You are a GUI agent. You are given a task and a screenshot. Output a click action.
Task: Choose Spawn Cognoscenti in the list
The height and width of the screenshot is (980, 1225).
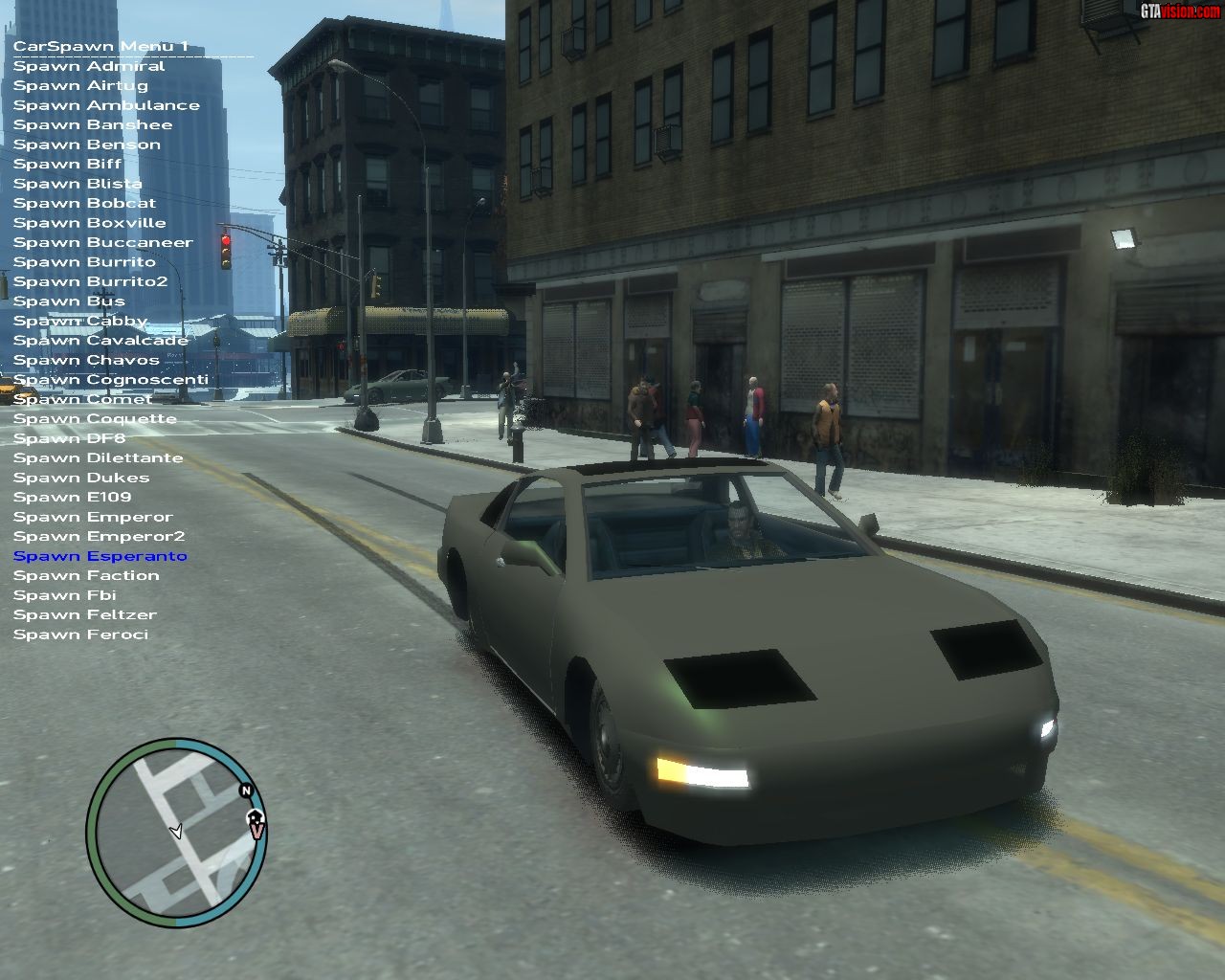[x=110, y=379]
